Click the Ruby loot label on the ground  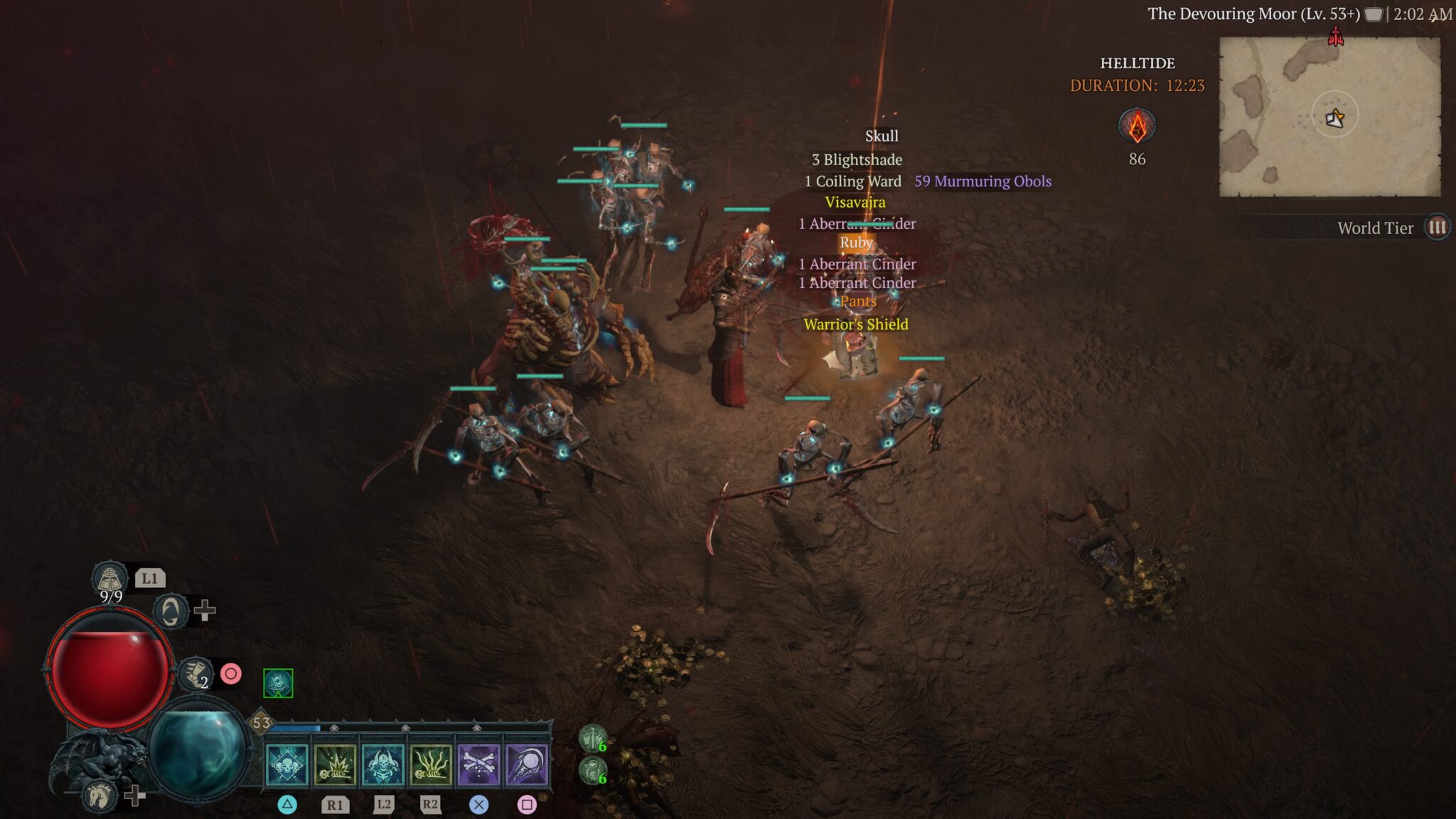[855, 242]
